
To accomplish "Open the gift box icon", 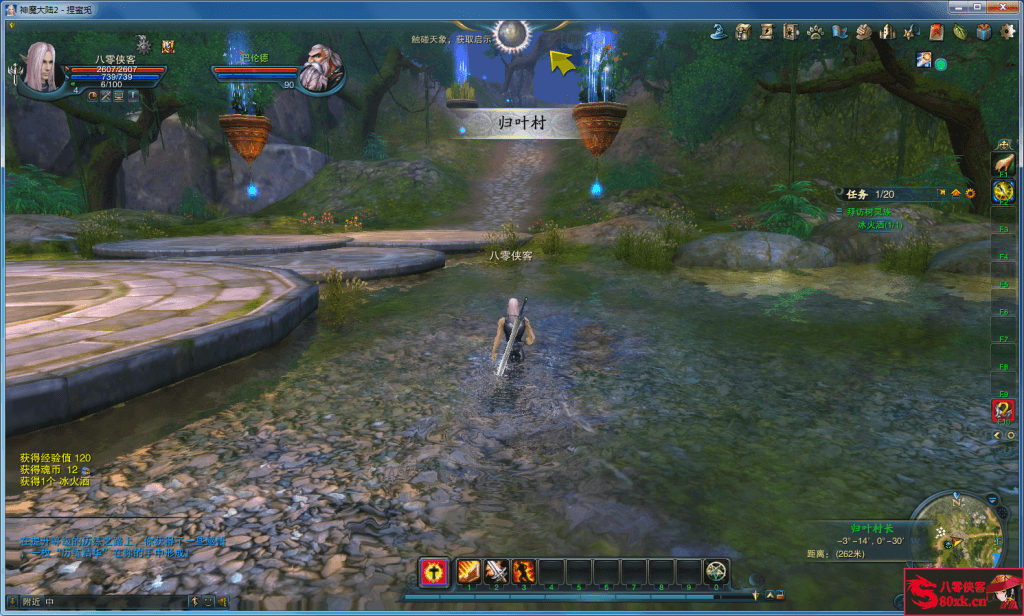I will (983, 32).
